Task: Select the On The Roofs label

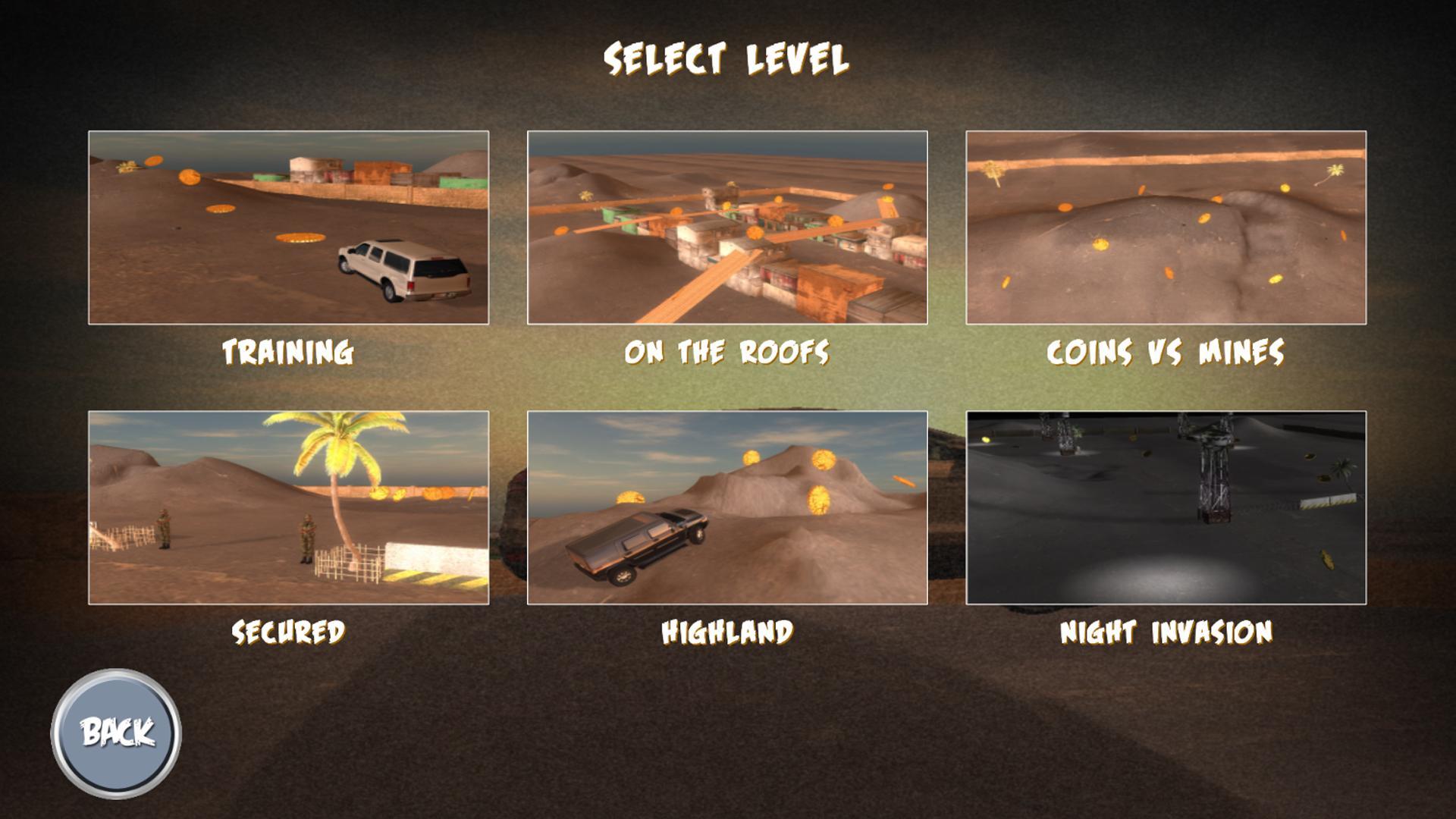Action: (726, 350)
